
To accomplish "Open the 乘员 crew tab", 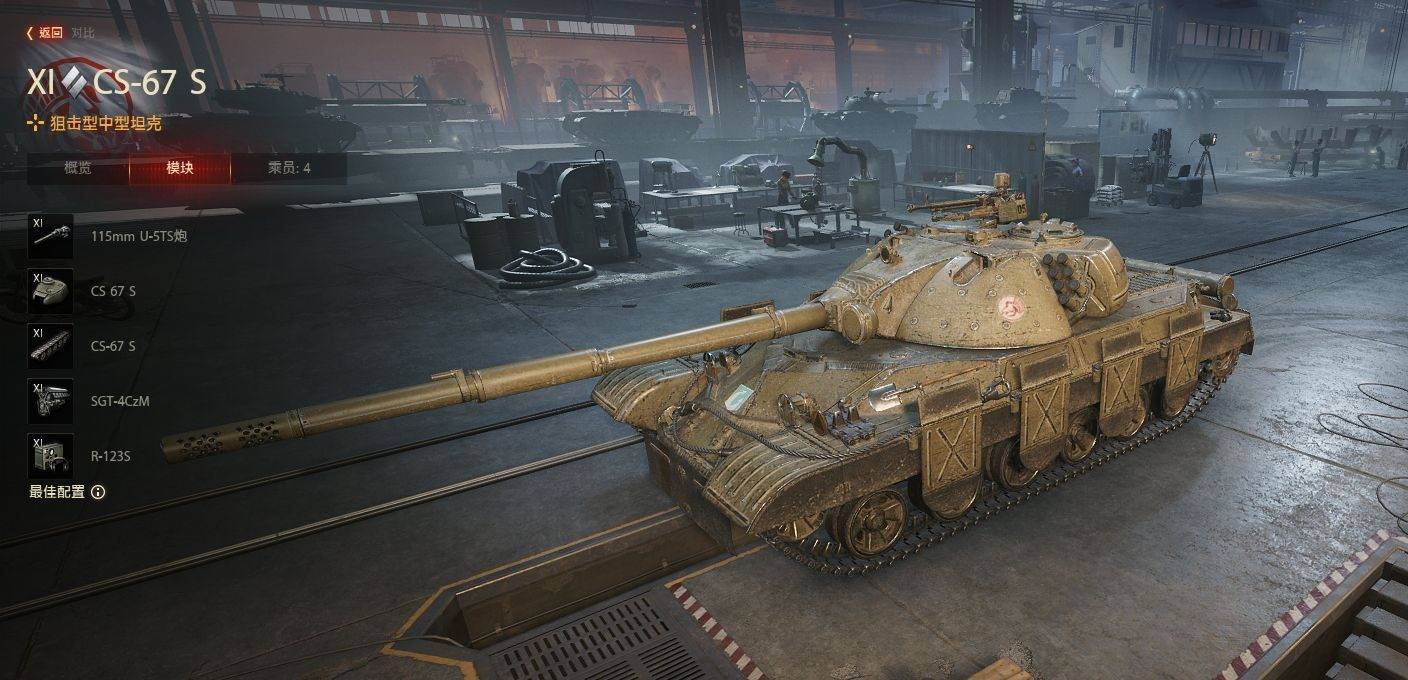I will [289, 168].
